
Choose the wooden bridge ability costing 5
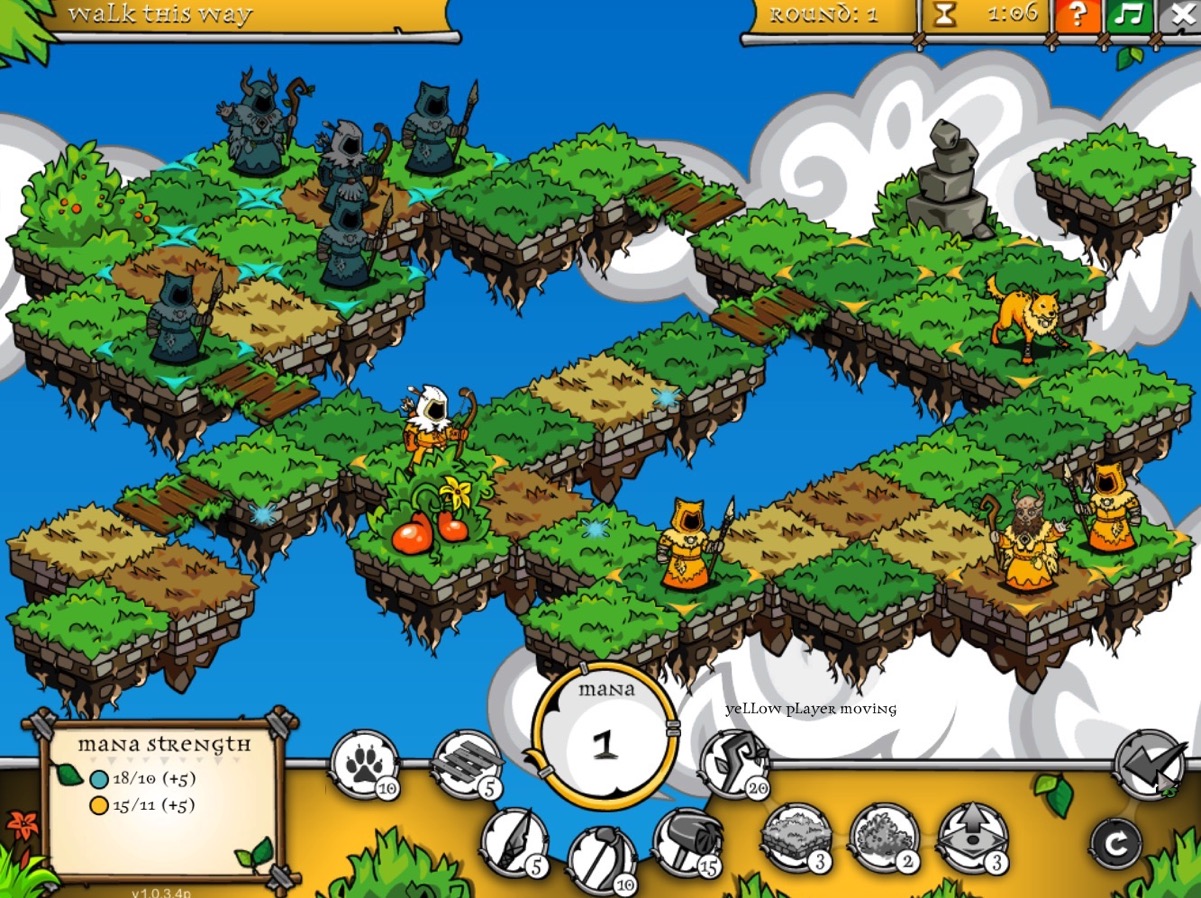(467, 764)
